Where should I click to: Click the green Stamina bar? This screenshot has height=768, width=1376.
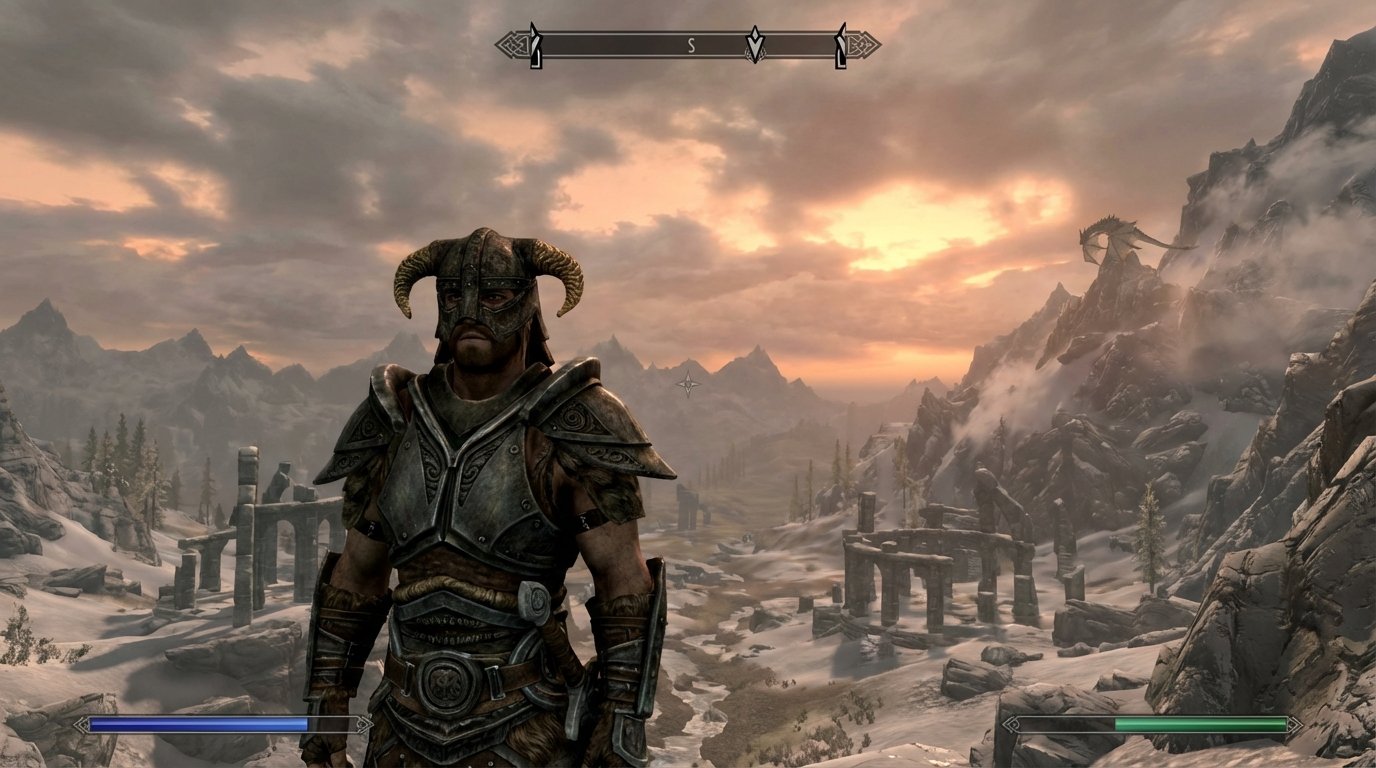pyautogui.click(x=1200, y=722)
